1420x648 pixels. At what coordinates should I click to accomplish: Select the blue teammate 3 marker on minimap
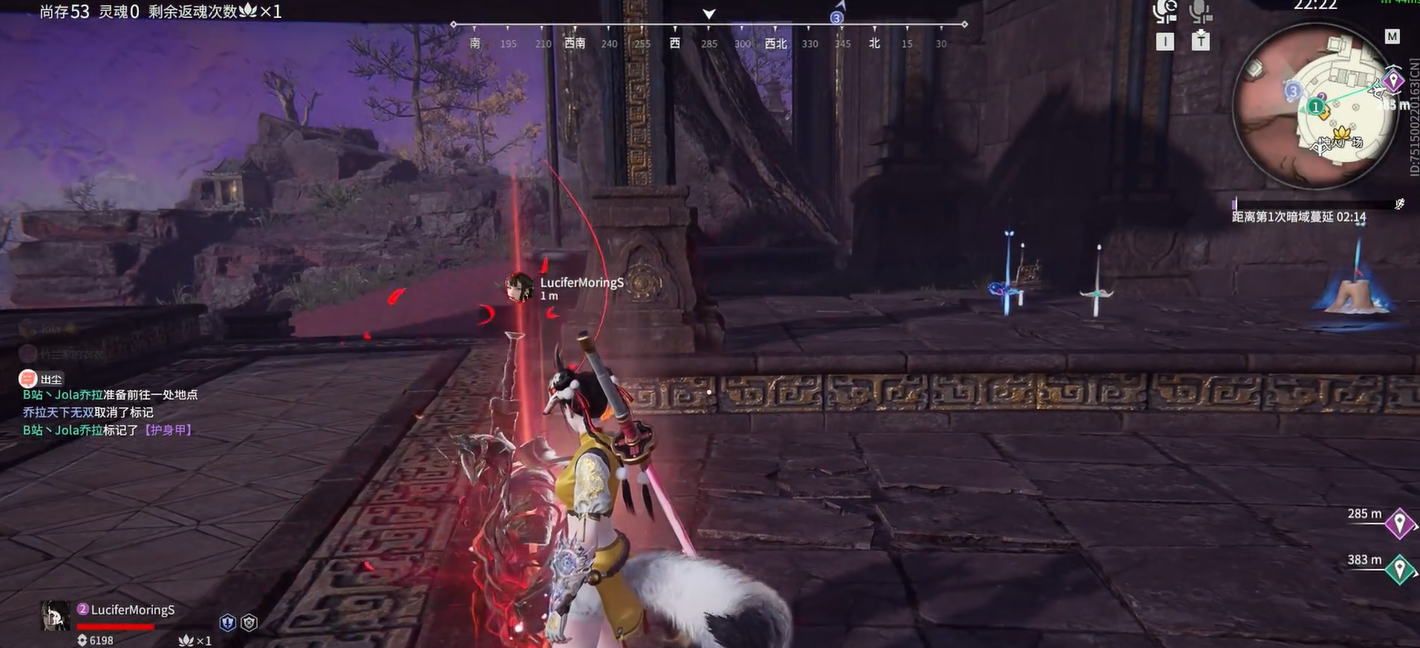click(1292, 91)
